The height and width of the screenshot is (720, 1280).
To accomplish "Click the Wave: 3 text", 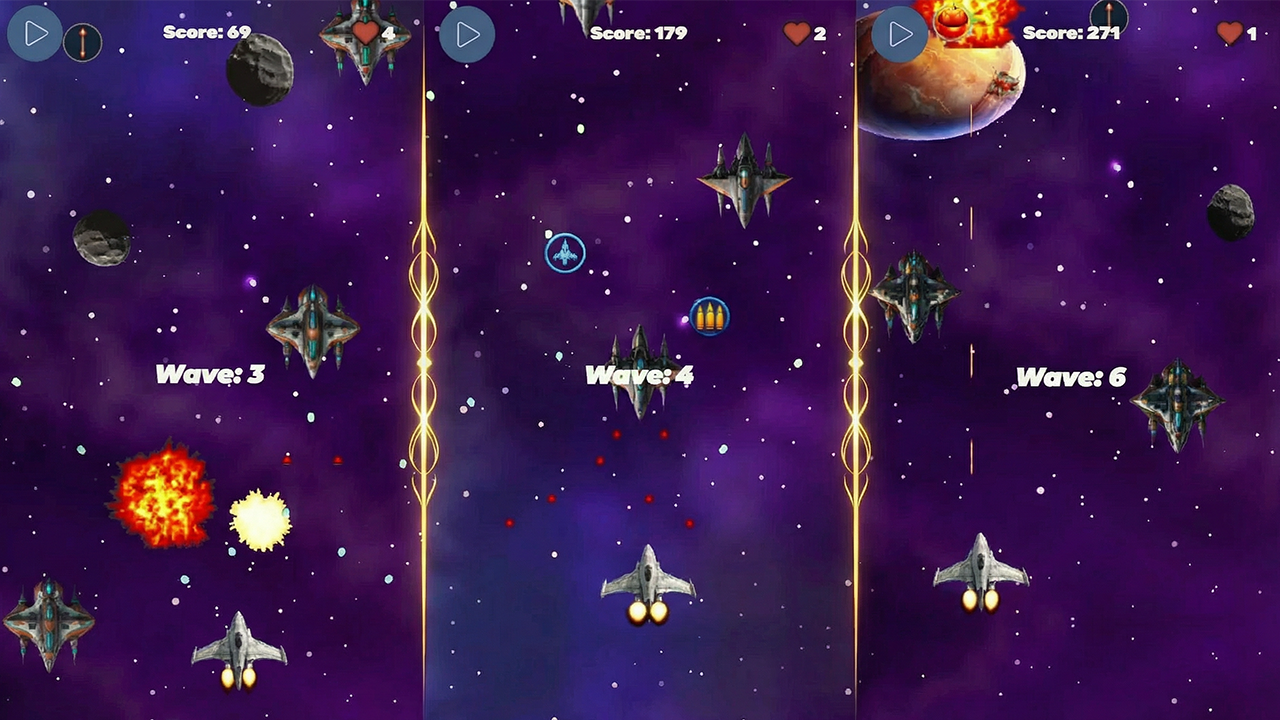I will (210, 375).
